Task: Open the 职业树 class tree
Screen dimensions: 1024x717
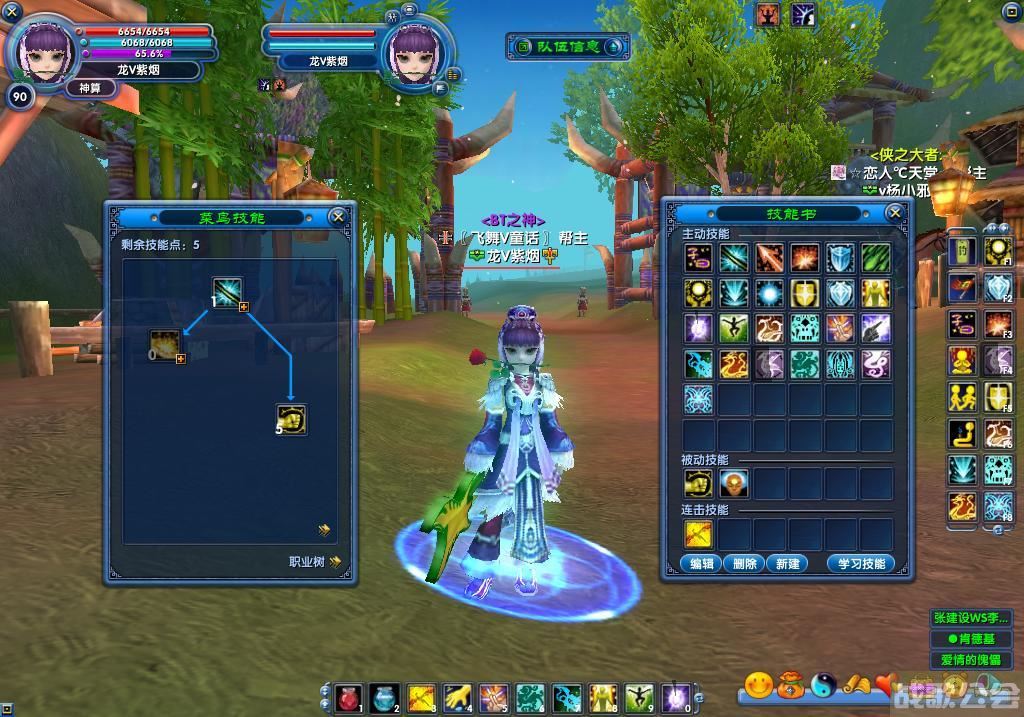Action: click(x=314, y=562)
